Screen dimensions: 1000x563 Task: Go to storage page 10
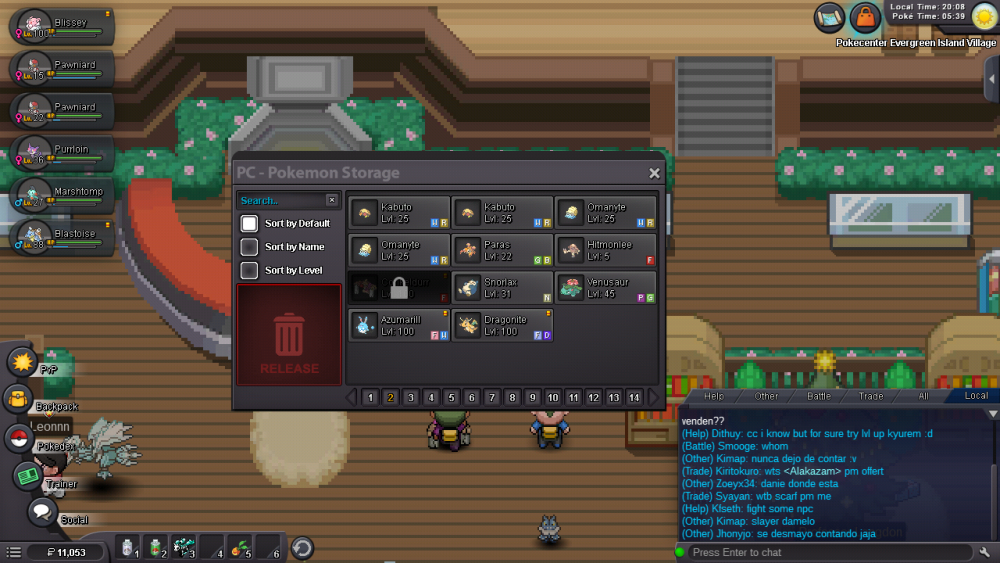(x=553, y=398)
